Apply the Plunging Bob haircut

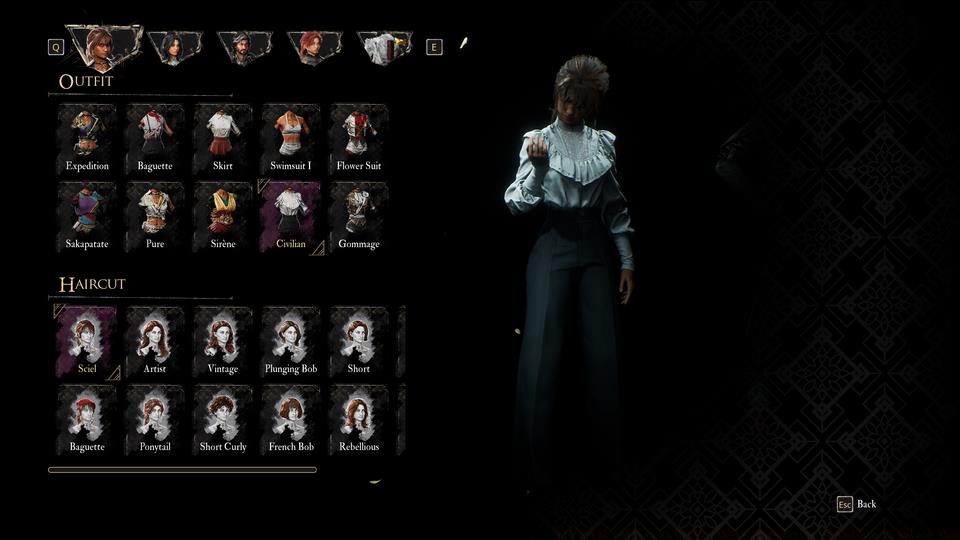[291, 342]
